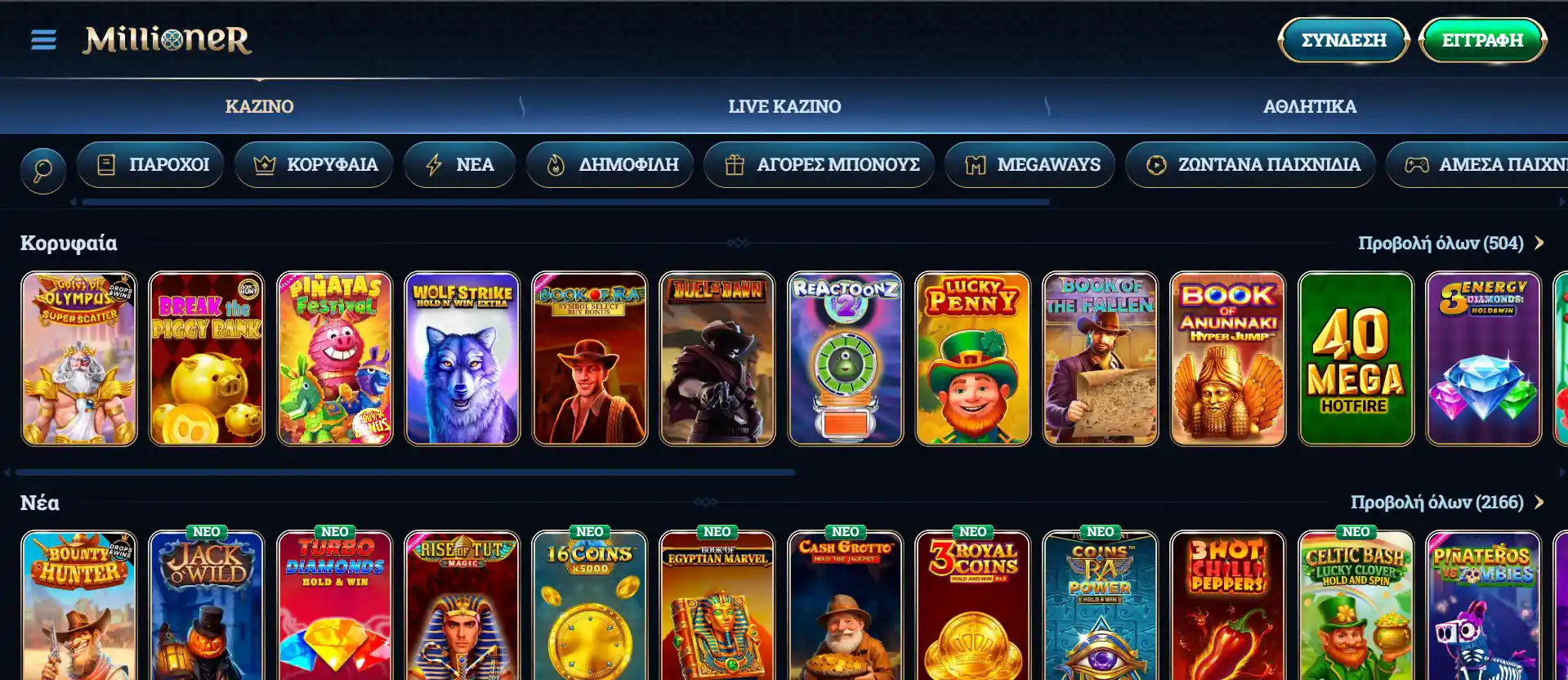Click the ΕΓΓΡΑΦΗ registration button
The height and width of the screenshot is (680, 1568).
tap(1484, 39)
